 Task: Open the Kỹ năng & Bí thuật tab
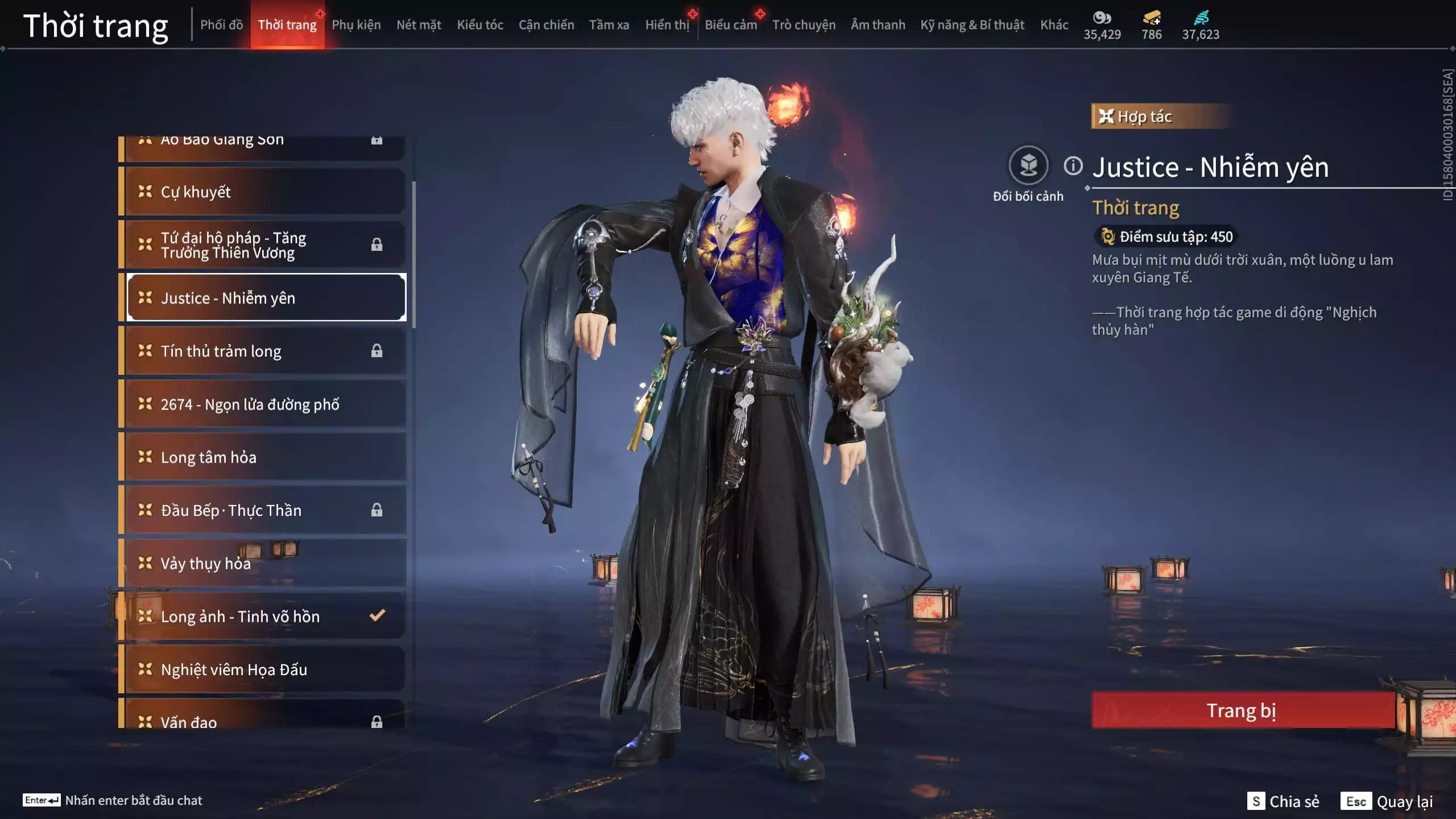[x=972, y=25]
